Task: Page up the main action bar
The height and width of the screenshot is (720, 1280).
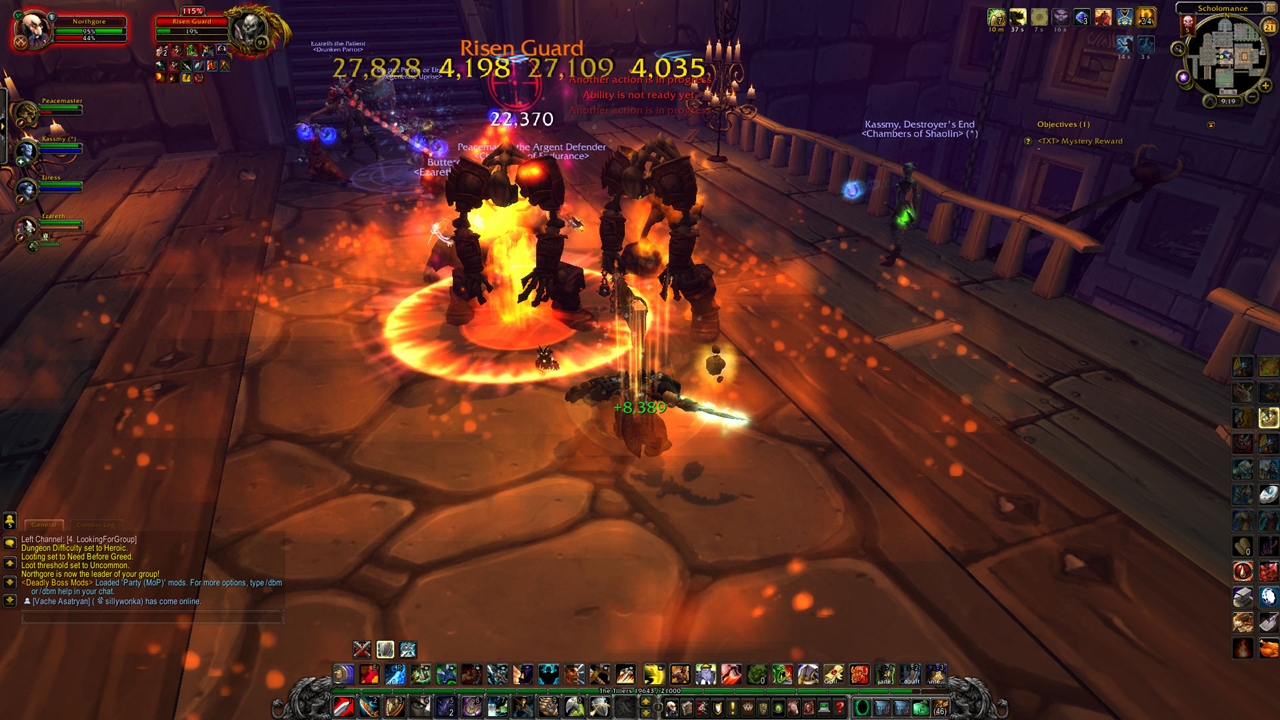Action: point(644,703)
